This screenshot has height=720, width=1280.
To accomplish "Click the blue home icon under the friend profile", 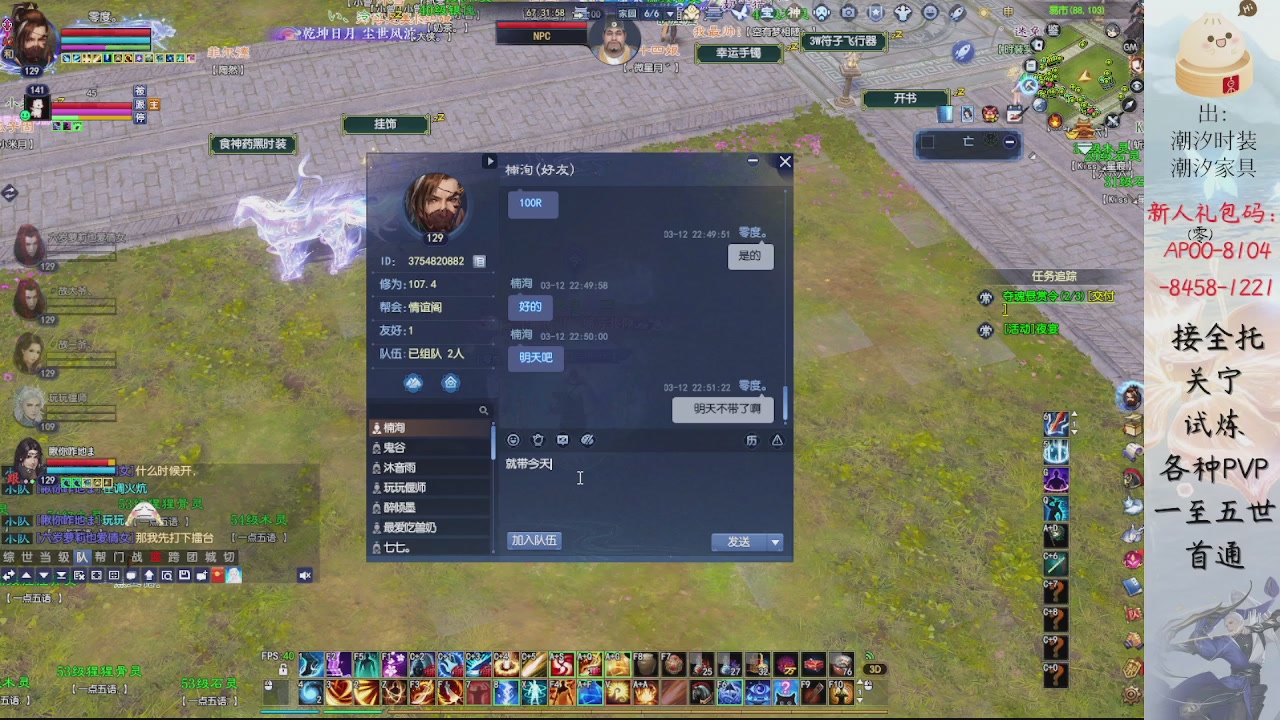I will pos(450,382).
